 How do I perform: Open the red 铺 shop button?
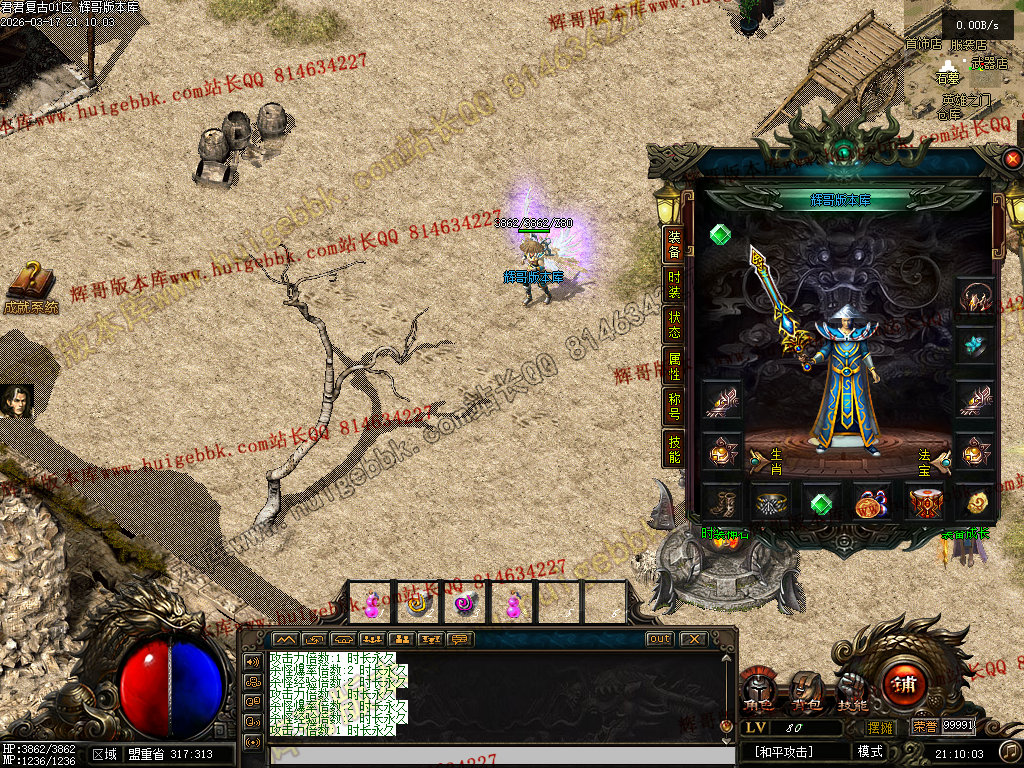pos(905,685)
